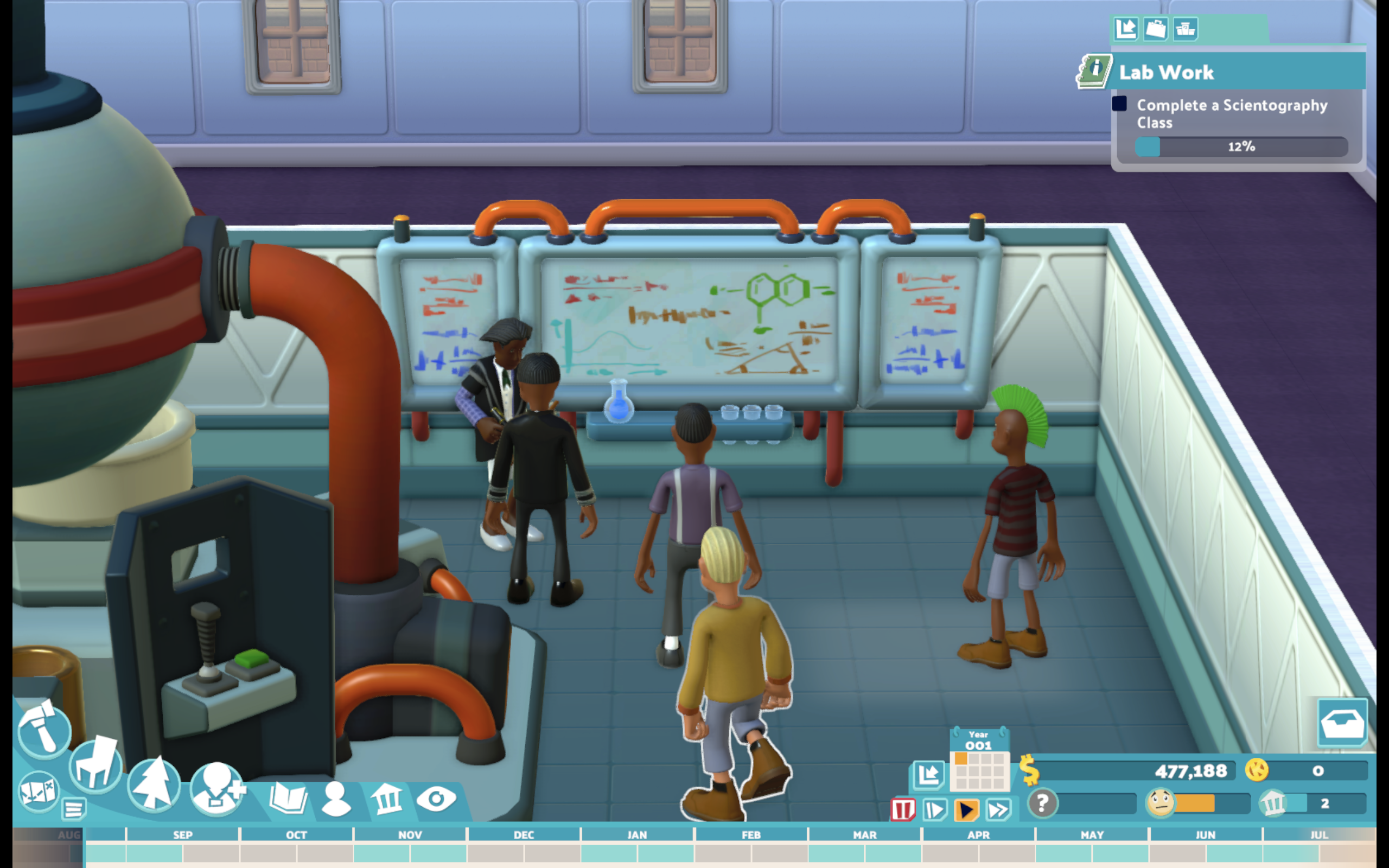
Task: Open the inbox tray button
Action: tap(1342, 722)
